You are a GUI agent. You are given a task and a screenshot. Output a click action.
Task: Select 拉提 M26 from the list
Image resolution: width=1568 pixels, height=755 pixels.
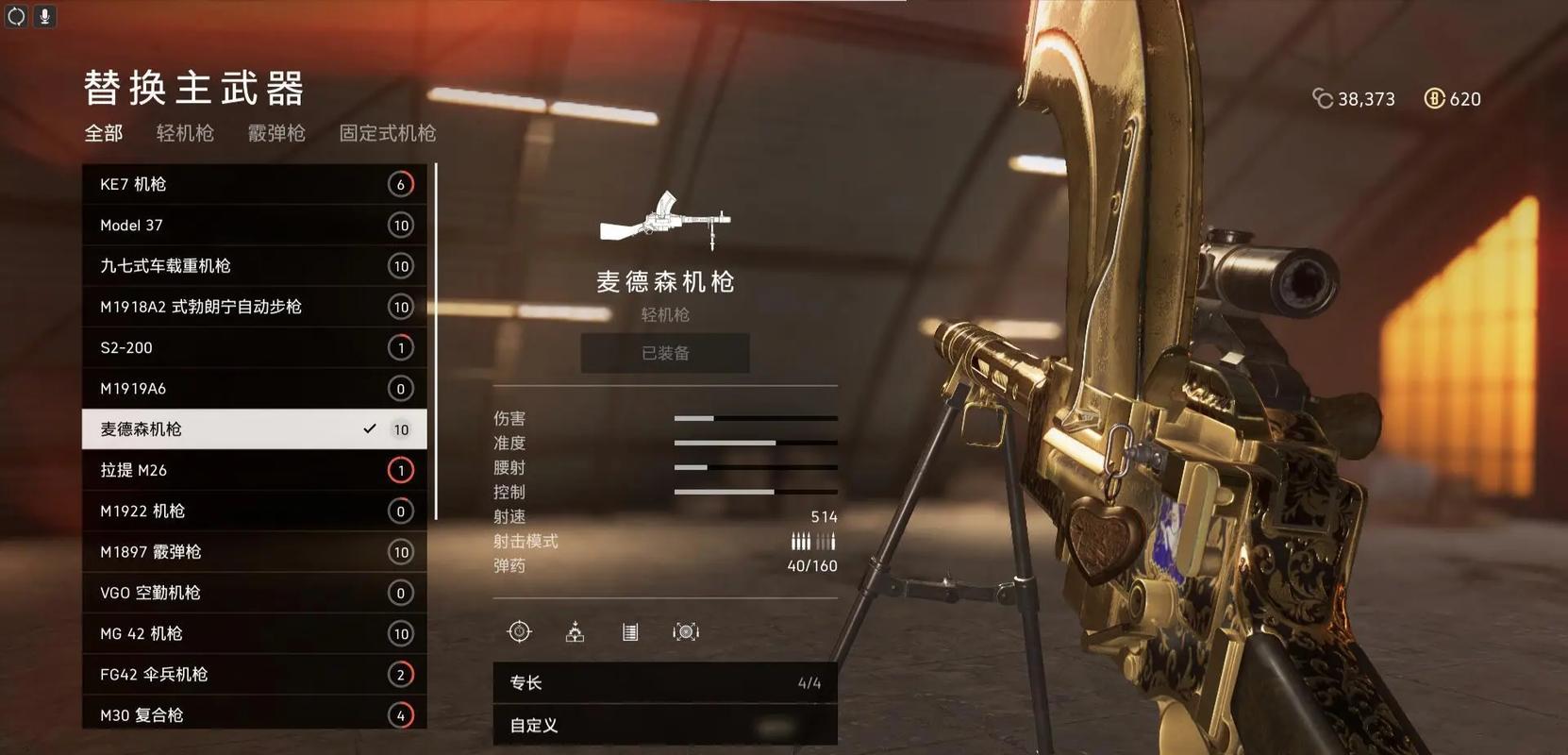click(254, 470)
